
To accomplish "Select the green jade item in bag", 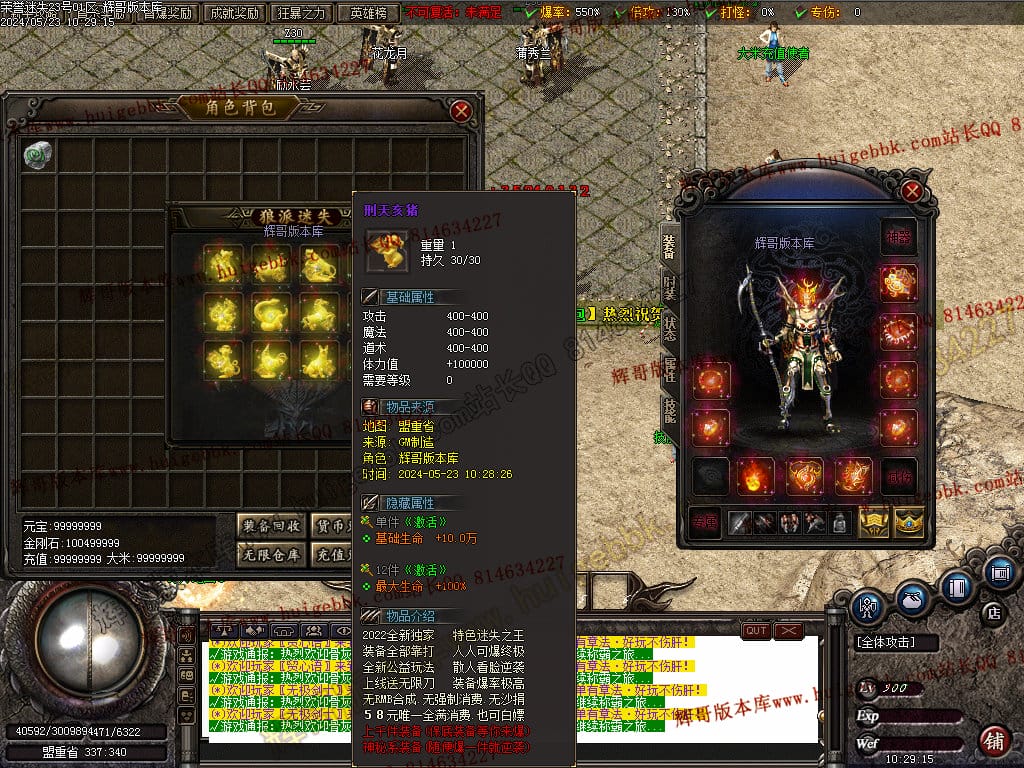I will [38, 154].
